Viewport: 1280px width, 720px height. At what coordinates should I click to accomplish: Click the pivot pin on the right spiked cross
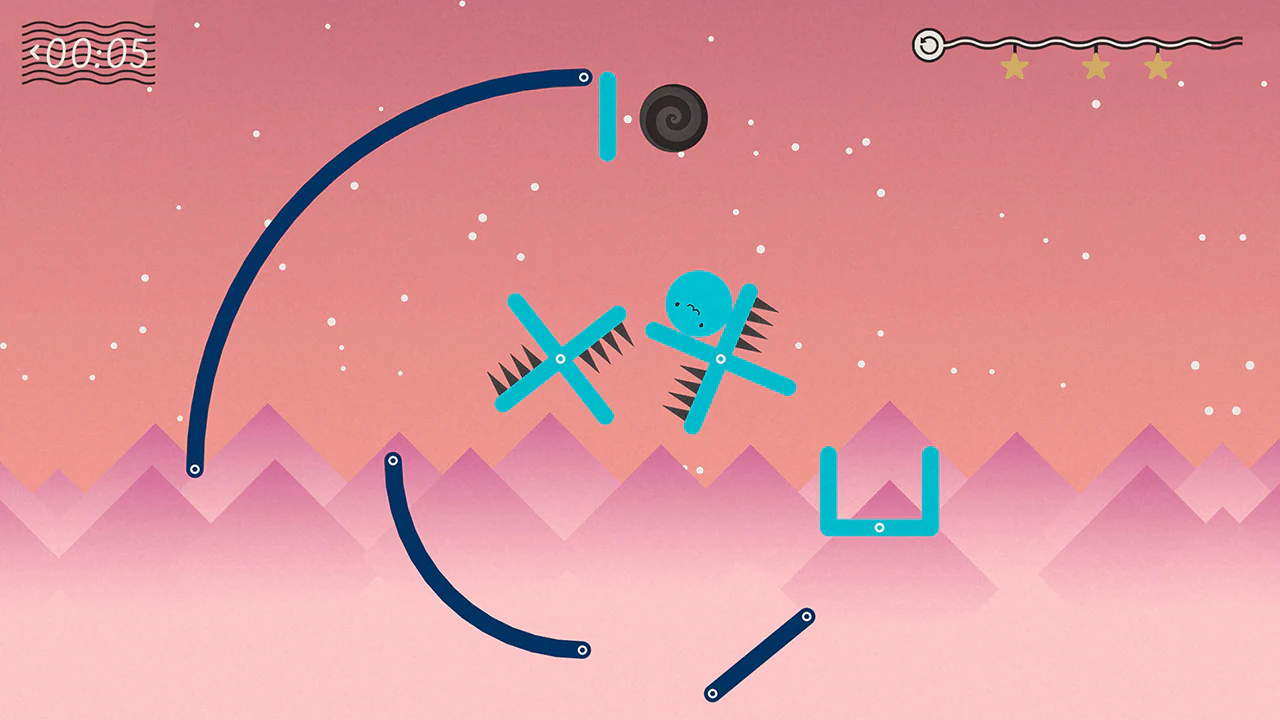tap(720, 357)
